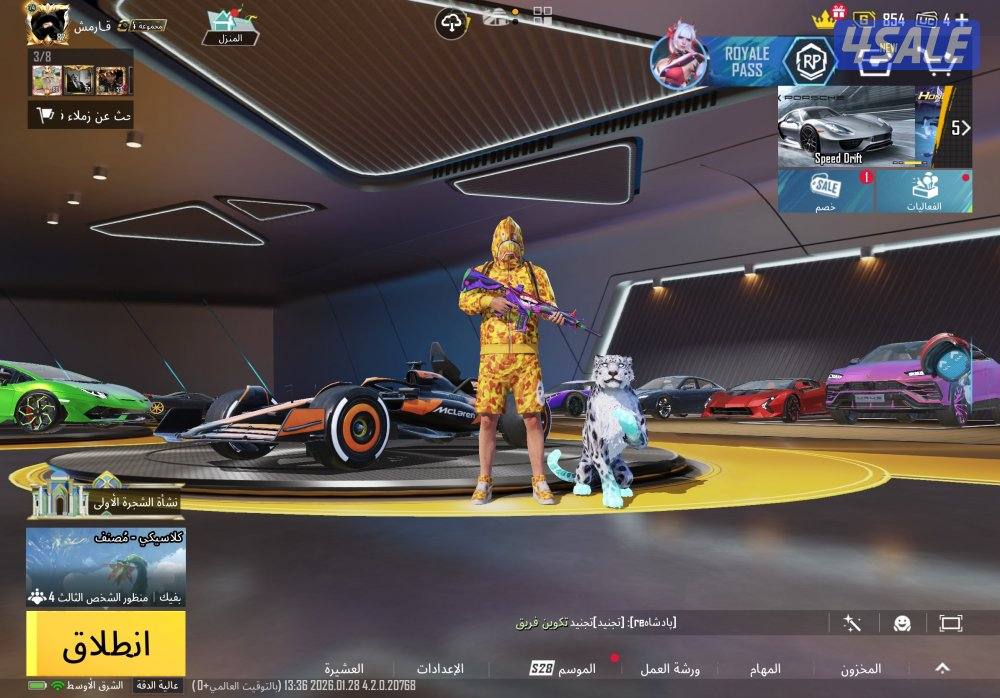Open the خصم sale discount offers

(x=825, y=190)
